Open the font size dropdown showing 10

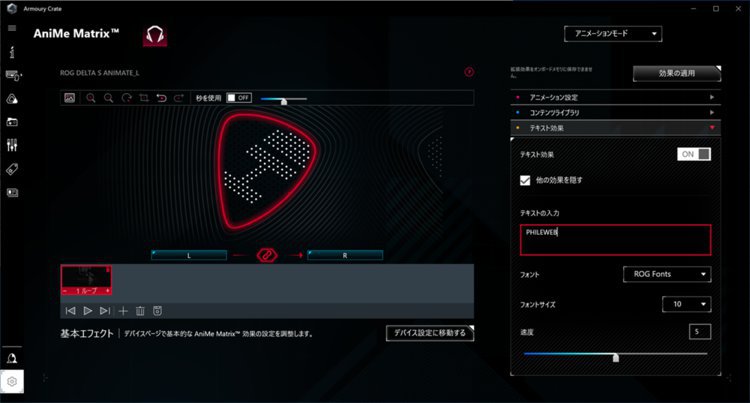pyautogui.click(x=688, y=304)
